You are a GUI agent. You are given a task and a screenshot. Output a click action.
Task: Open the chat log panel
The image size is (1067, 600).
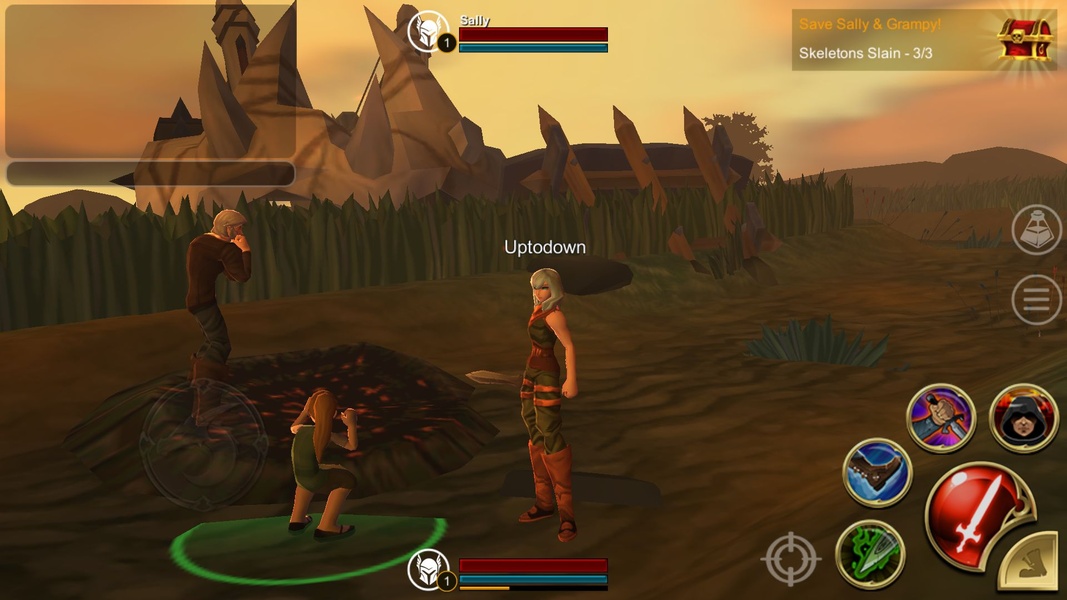(x=150, y=80)
